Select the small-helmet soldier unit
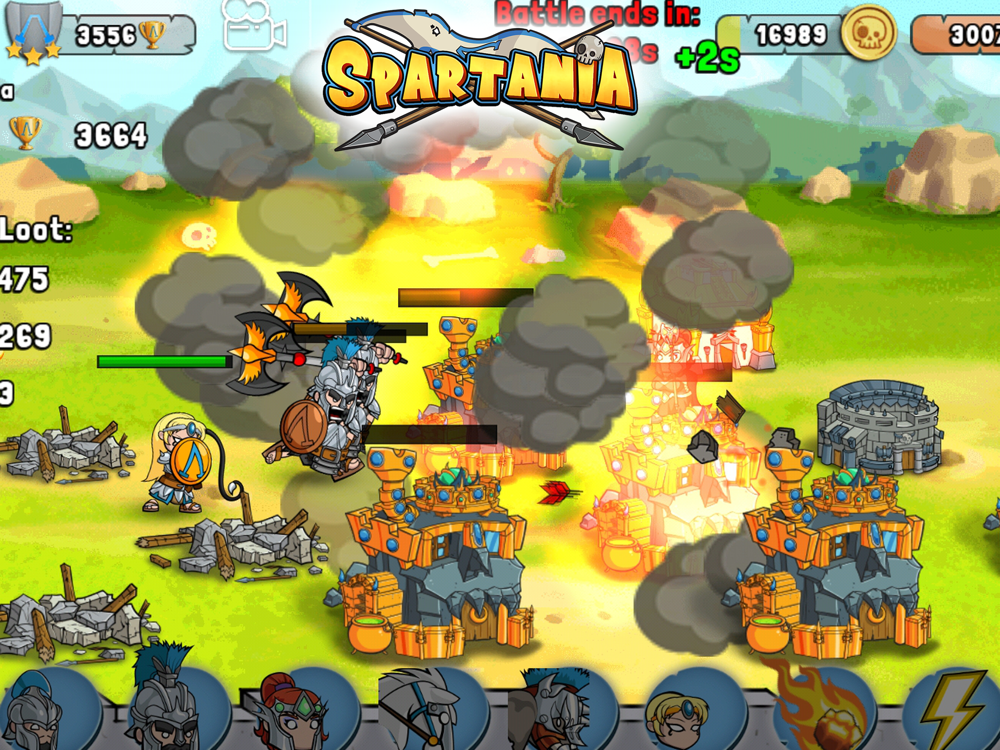Image resolution: width=1000 pixels, height=750 pixels. coord(40,712)
